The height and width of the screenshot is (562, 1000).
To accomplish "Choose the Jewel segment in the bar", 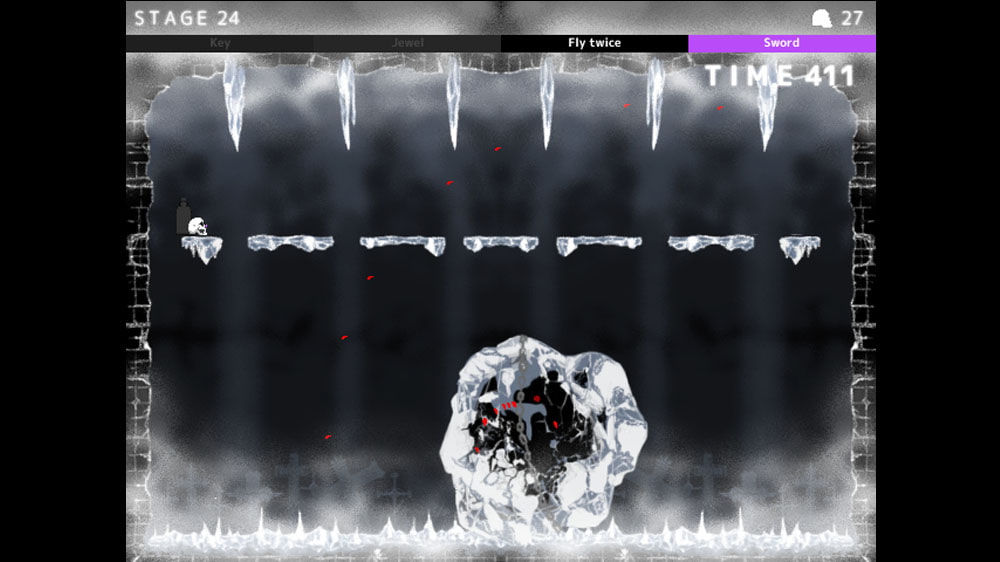I will pos(407,44).
